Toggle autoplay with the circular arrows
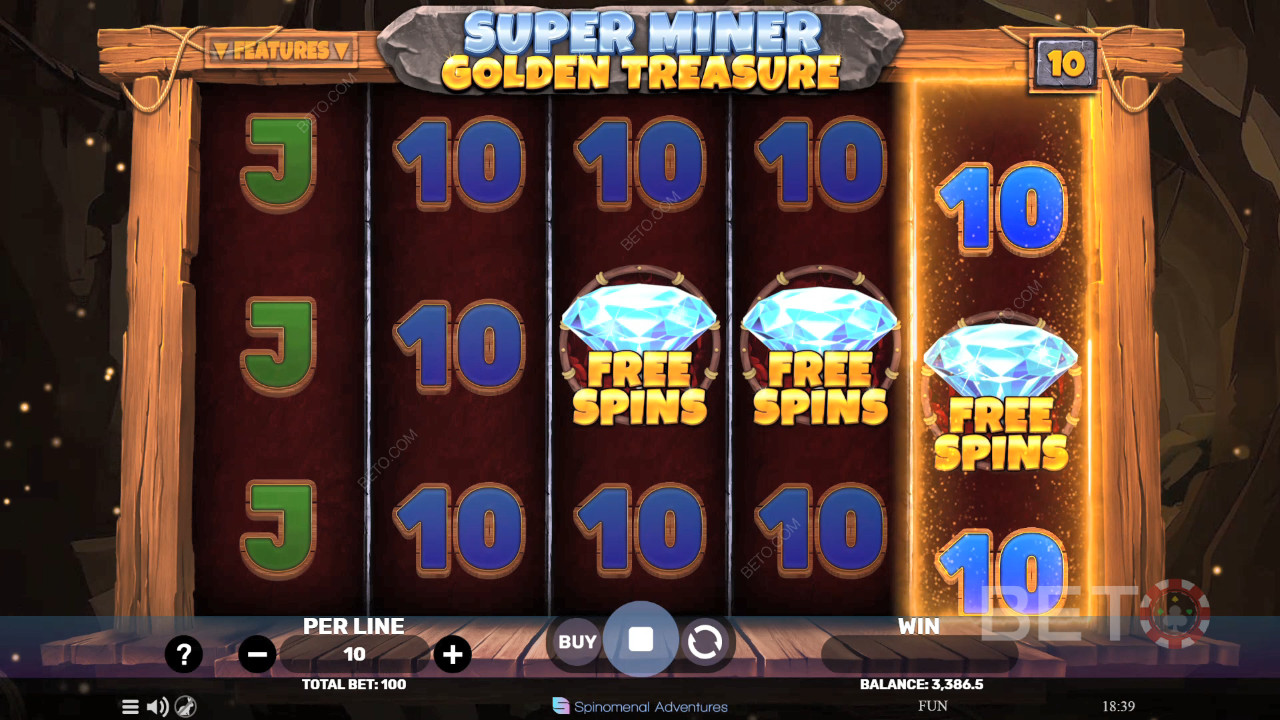 coord(709,640)
